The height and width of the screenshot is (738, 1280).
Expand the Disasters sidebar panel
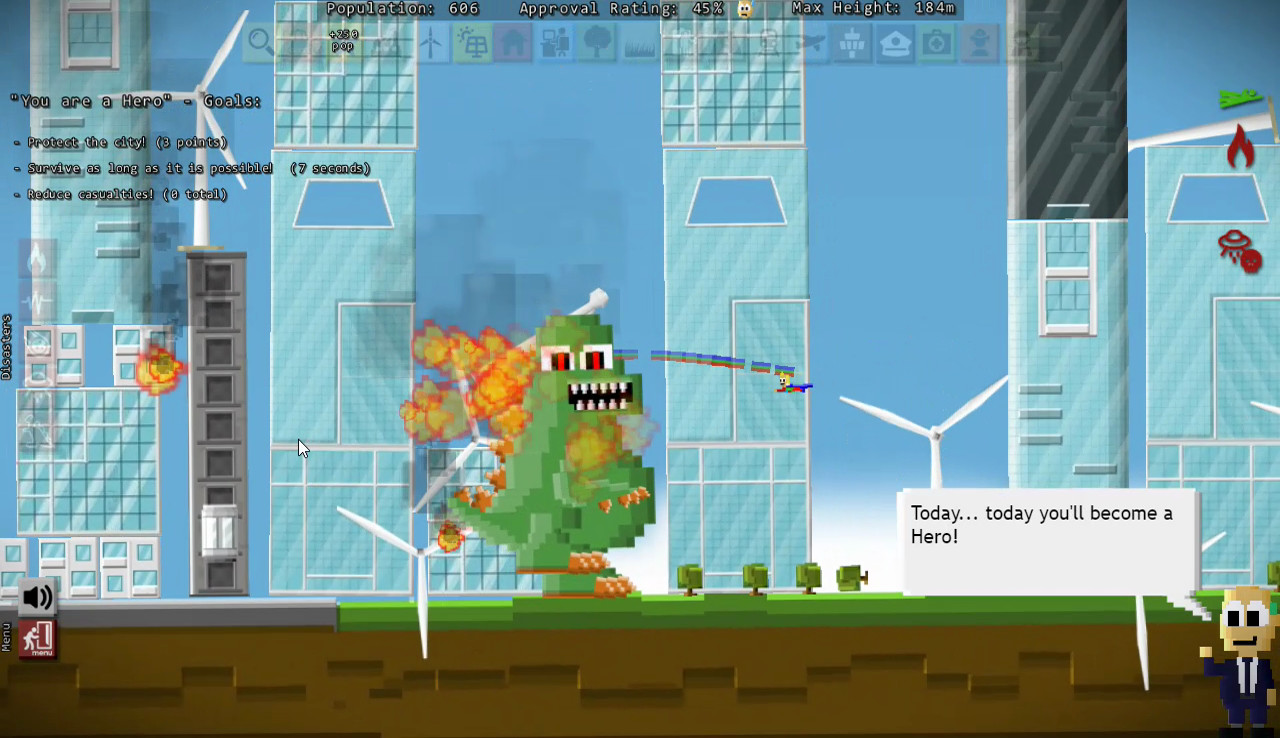coord(8,345)
